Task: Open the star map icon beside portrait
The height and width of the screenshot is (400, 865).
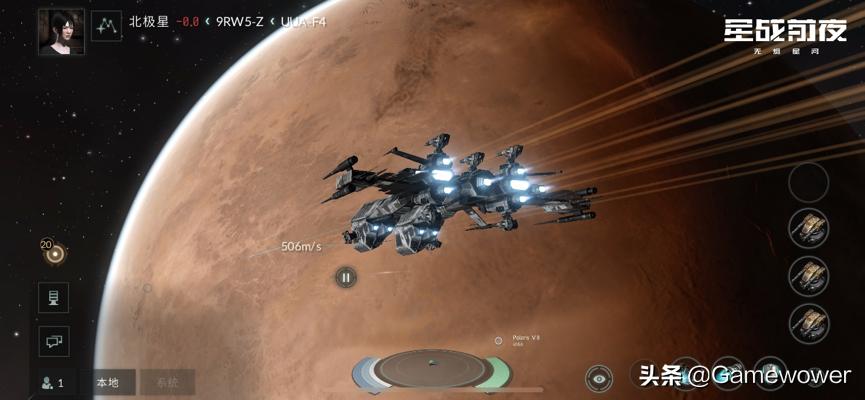Action: [x=106, y=25]
